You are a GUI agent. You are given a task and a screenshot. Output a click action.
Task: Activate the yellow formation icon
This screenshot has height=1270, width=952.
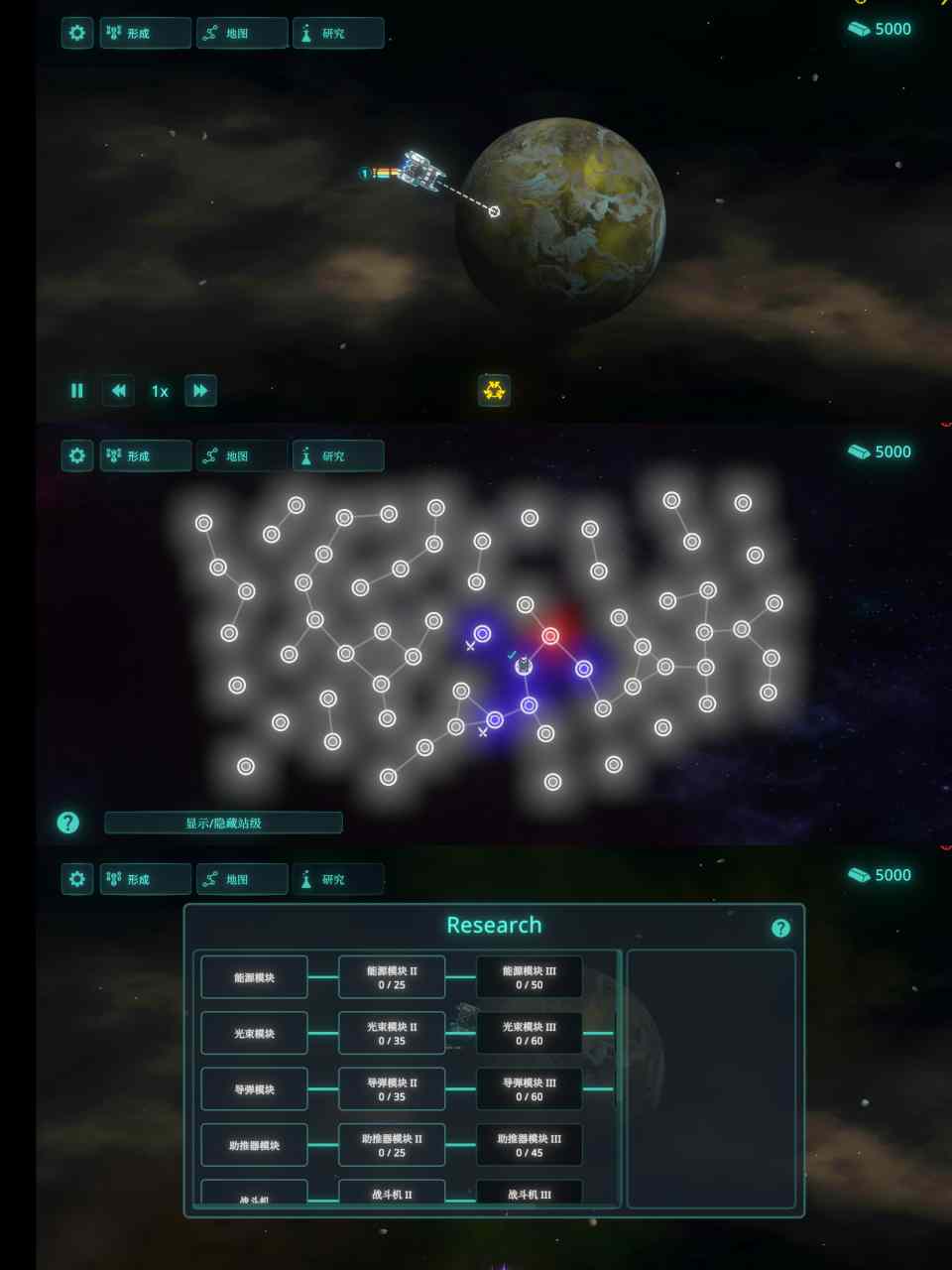[x=494, y=391]
